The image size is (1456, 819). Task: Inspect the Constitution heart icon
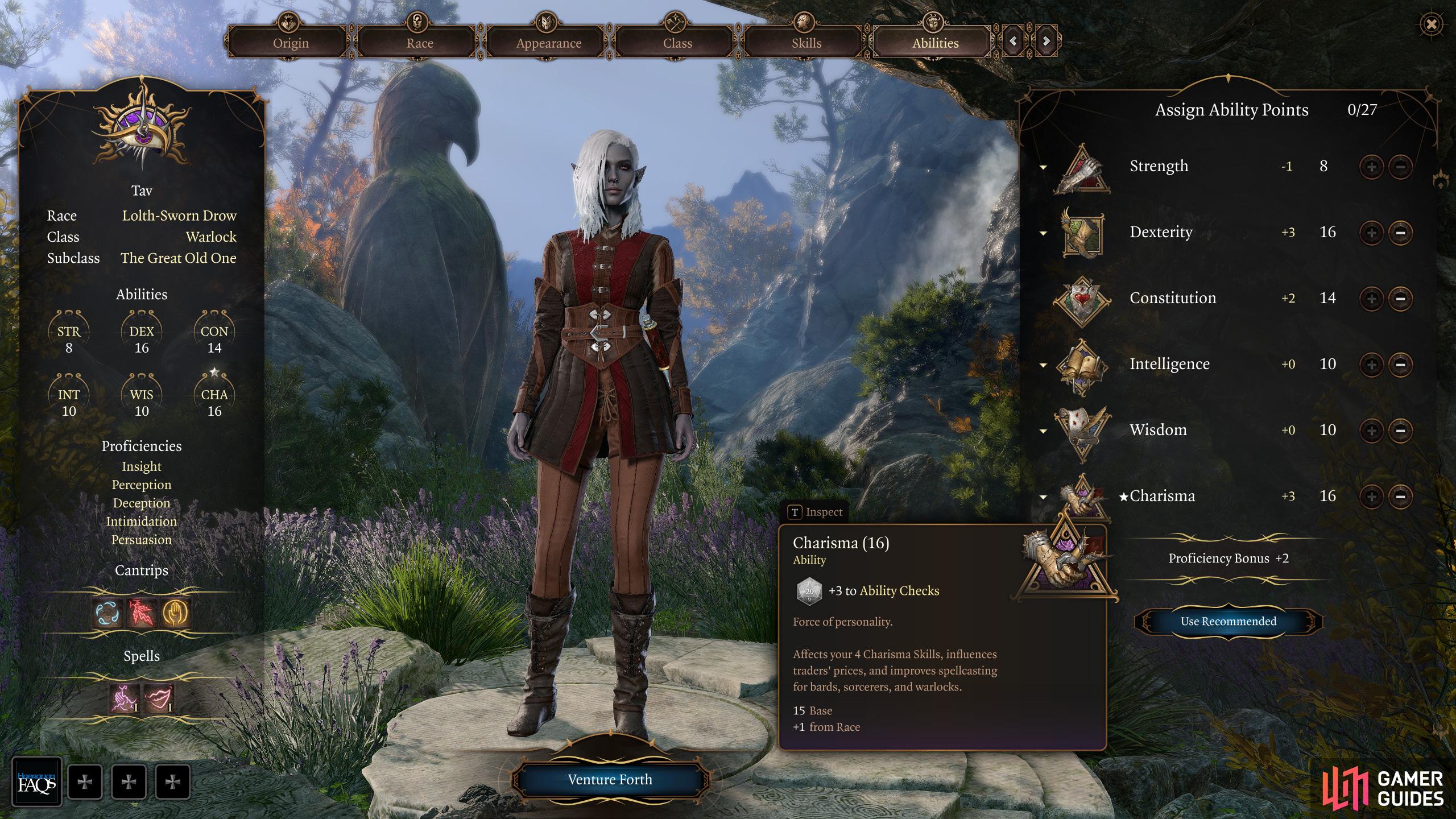pos(1082,300)
